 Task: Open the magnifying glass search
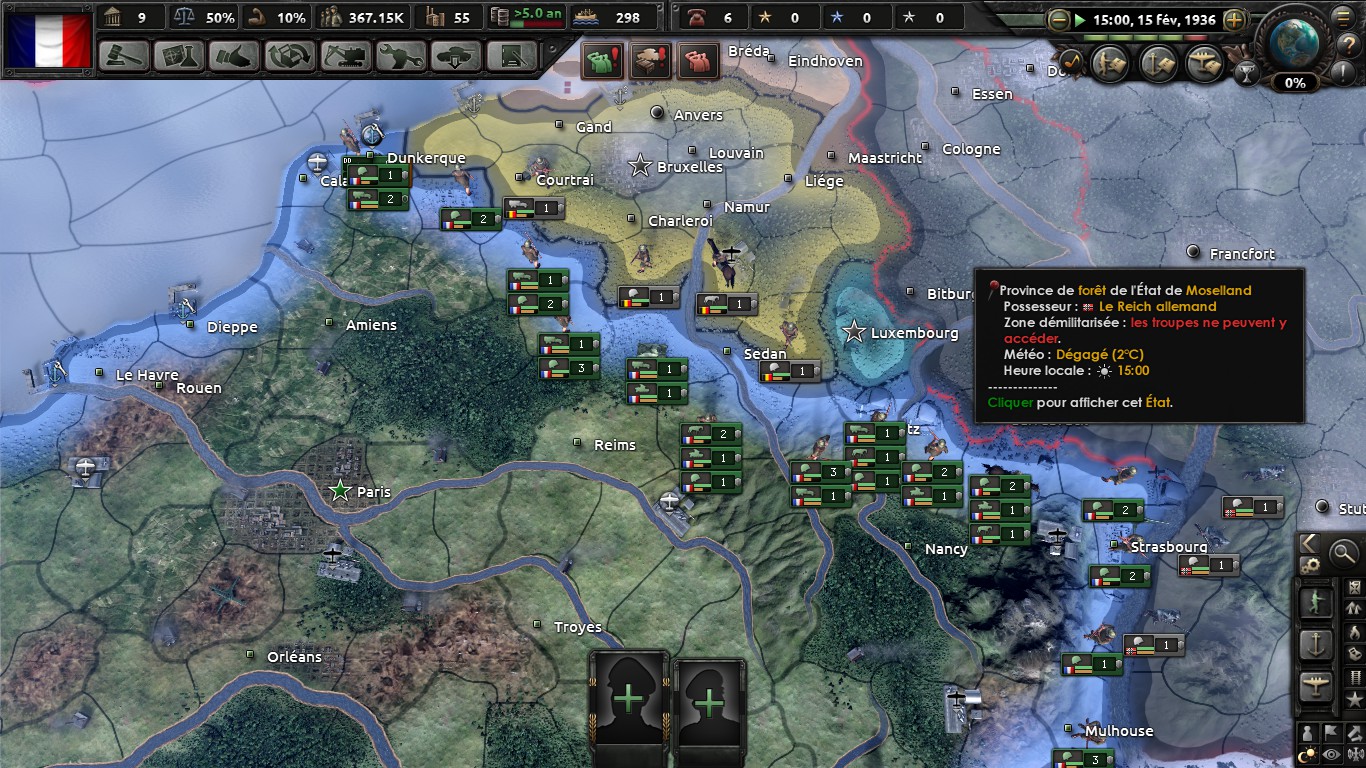1343,551
